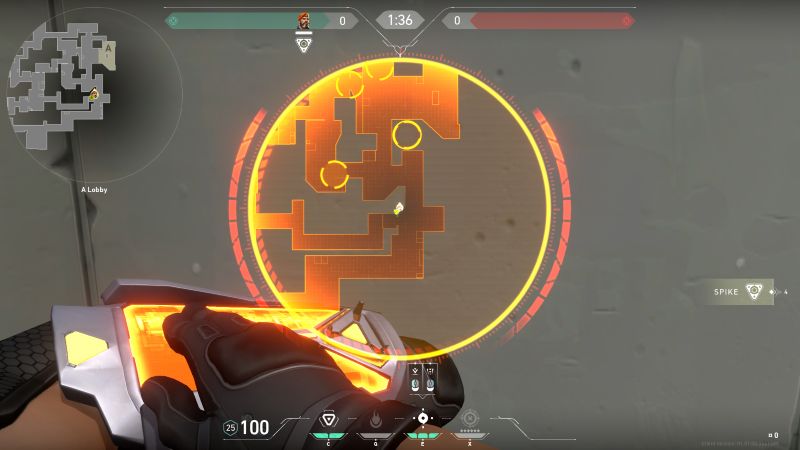This screenshot has height=450, width=800.
Task: Select the Orbital Strike ultimate icon
Action: [x=470, y=418]
